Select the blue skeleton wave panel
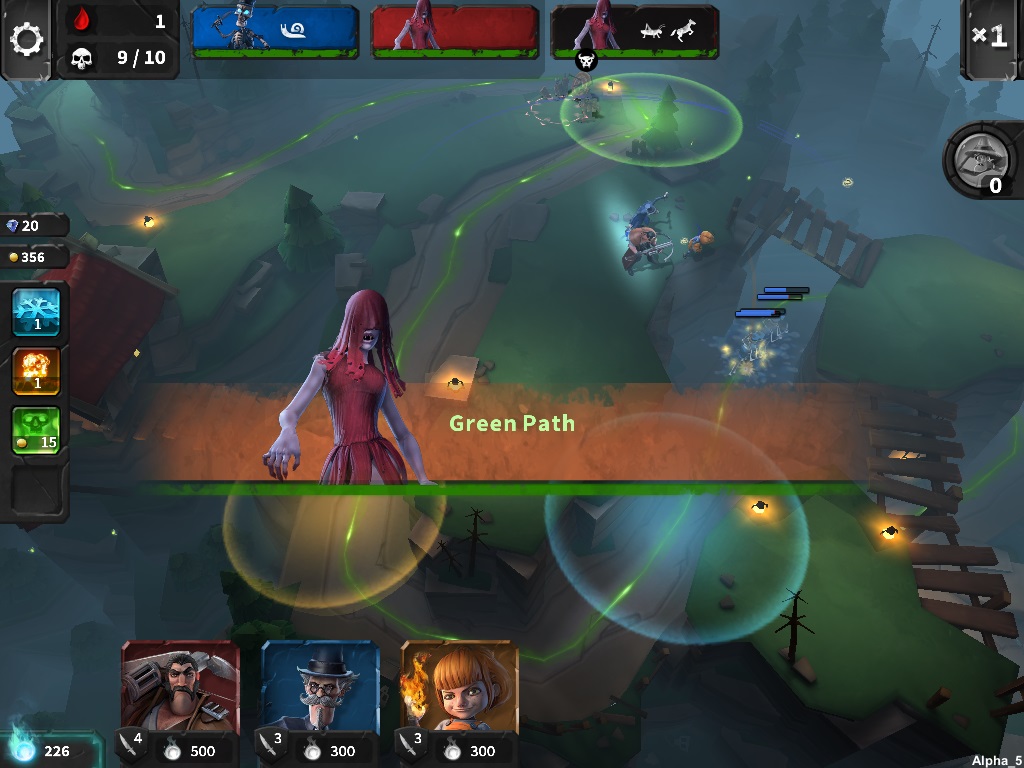Image resolution: width=1024 pixels, height=768 pixels. click(275, 30)
